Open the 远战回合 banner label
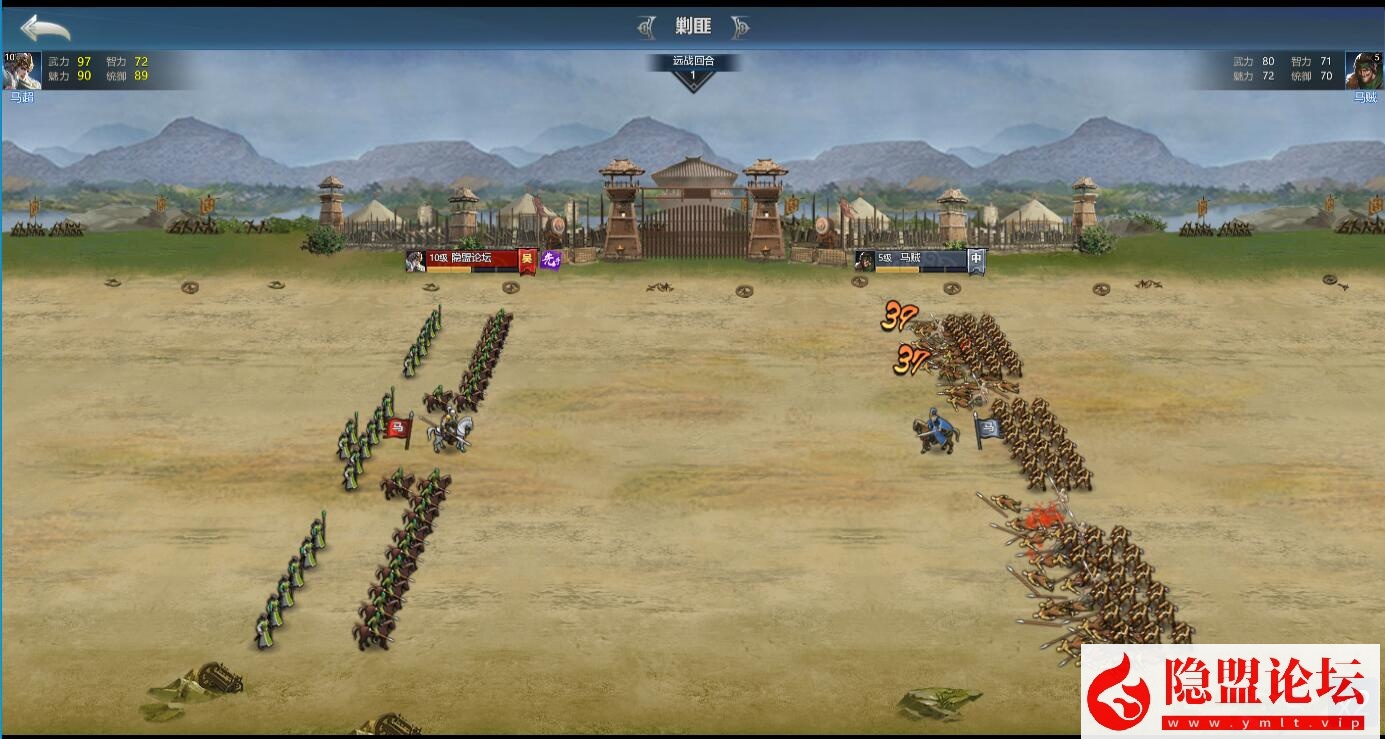 coord(694,61)
